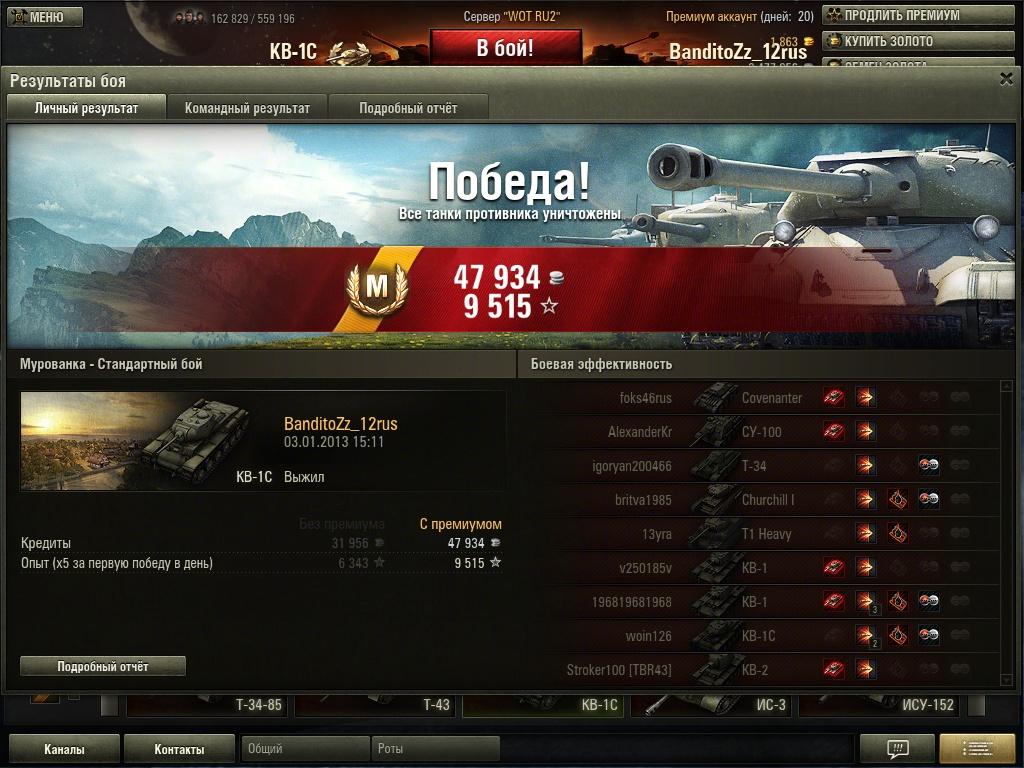Switch to the Командный результат tab
Image resolution: width=1024 pixels, height=768 pixels.
coord(247,108)
